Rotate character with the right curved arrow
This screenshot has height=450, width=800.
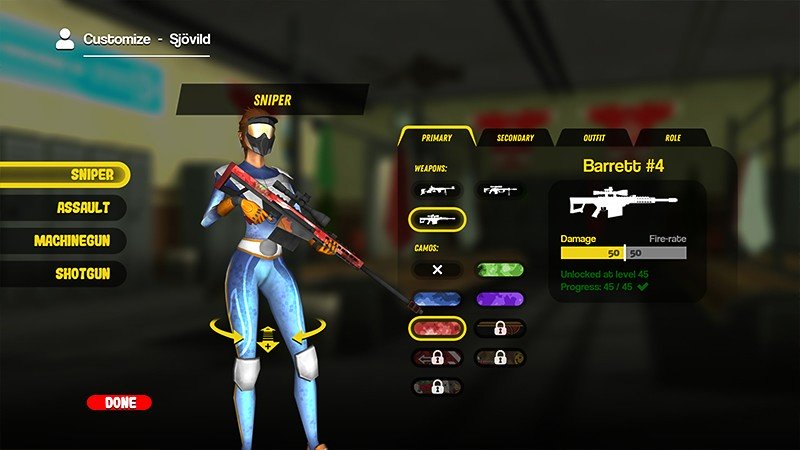[307, 331]
